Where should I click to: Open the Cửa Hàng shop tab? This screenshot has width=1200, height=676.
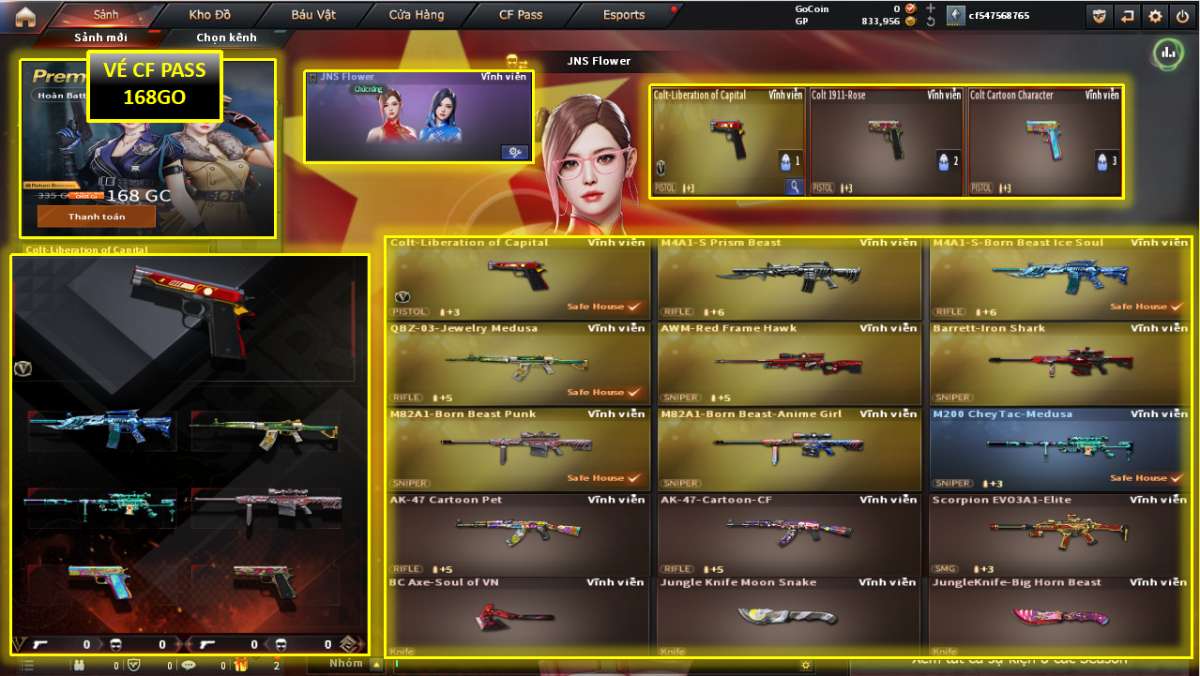pos(416,15)
